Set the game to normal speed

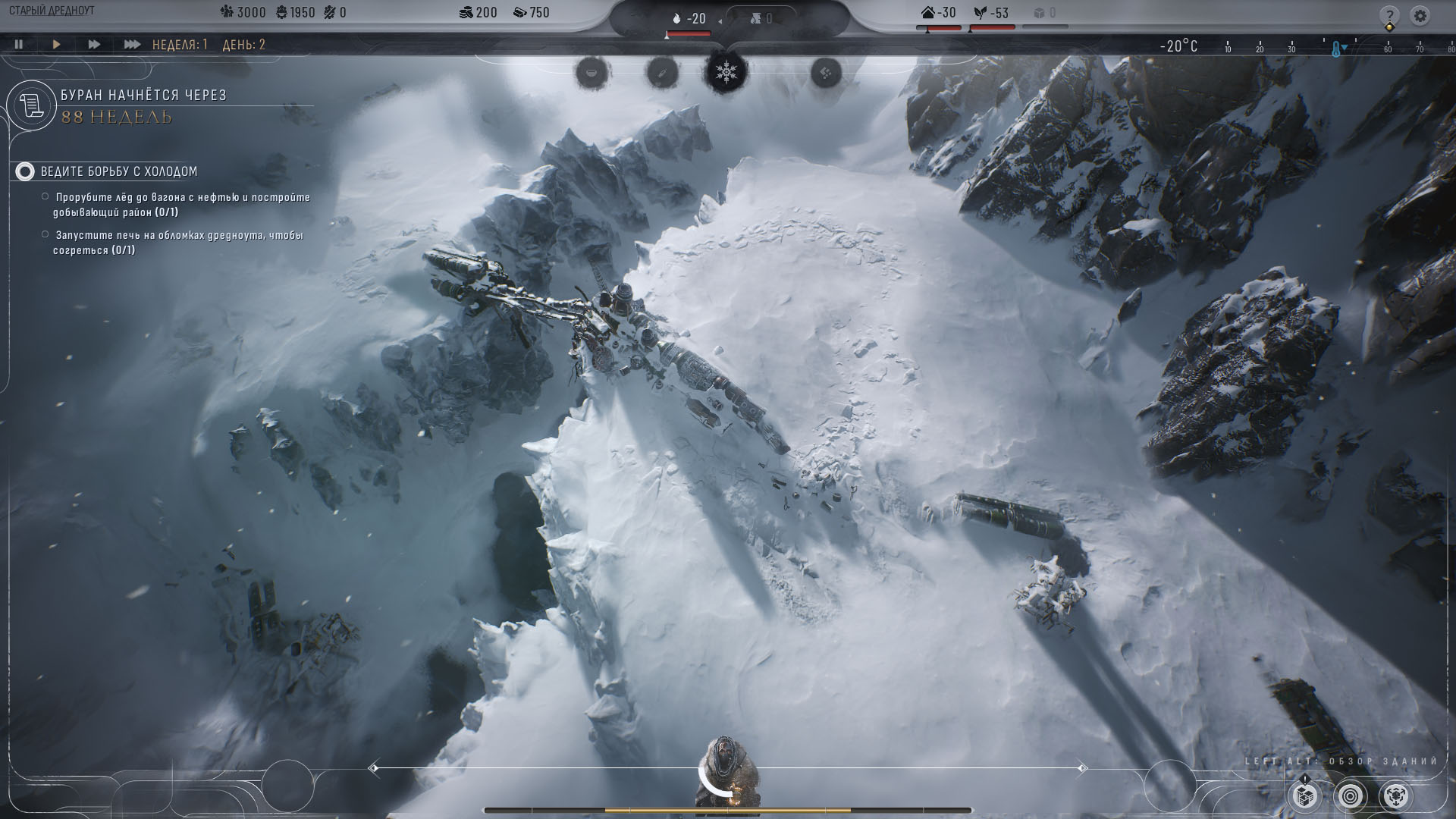[56, 45]
